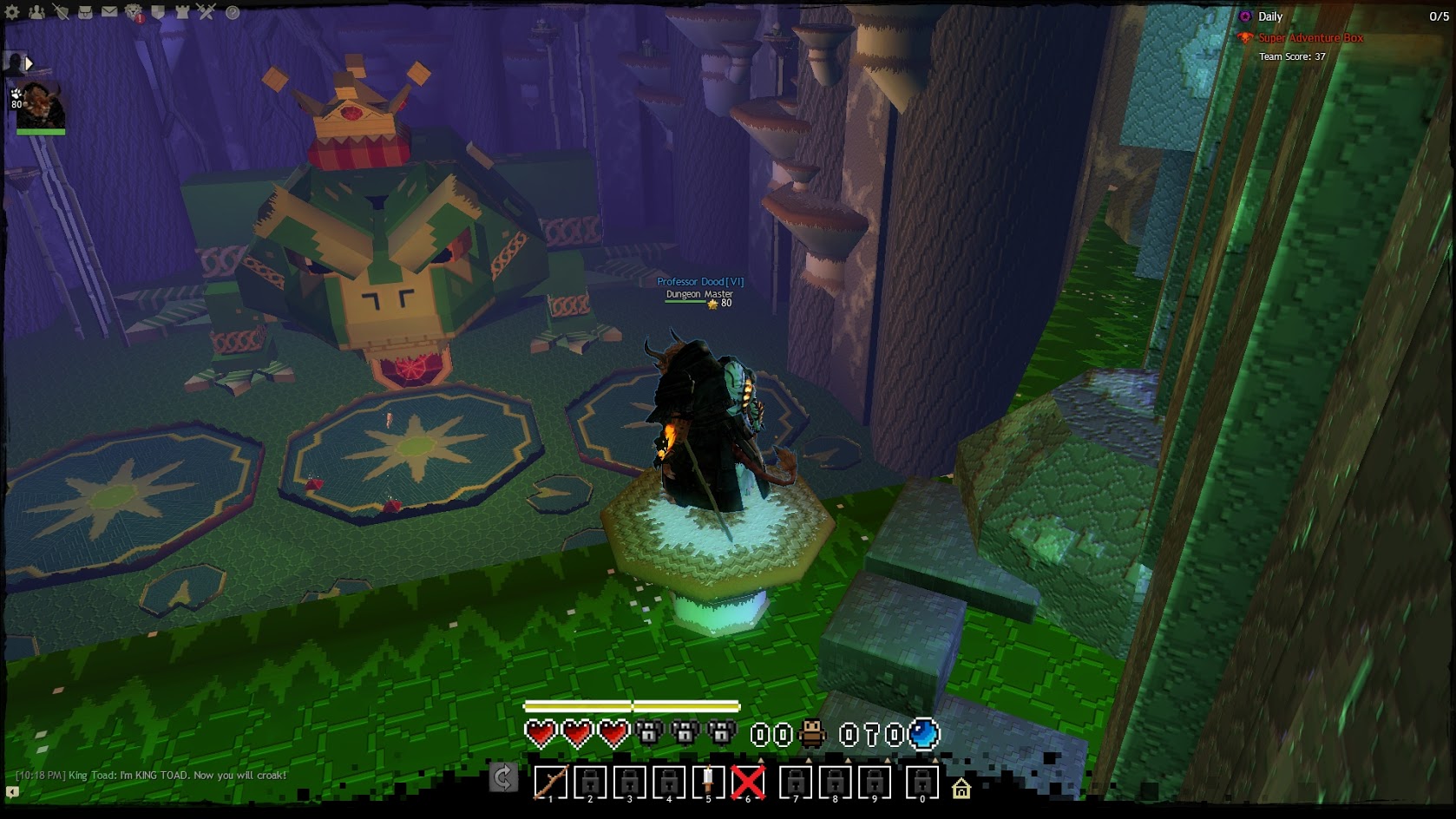Image resolution: width=1456 pixels, height=819 pixels.
Task: Expand the party panel arrow
Action: [x=29, y=63]
